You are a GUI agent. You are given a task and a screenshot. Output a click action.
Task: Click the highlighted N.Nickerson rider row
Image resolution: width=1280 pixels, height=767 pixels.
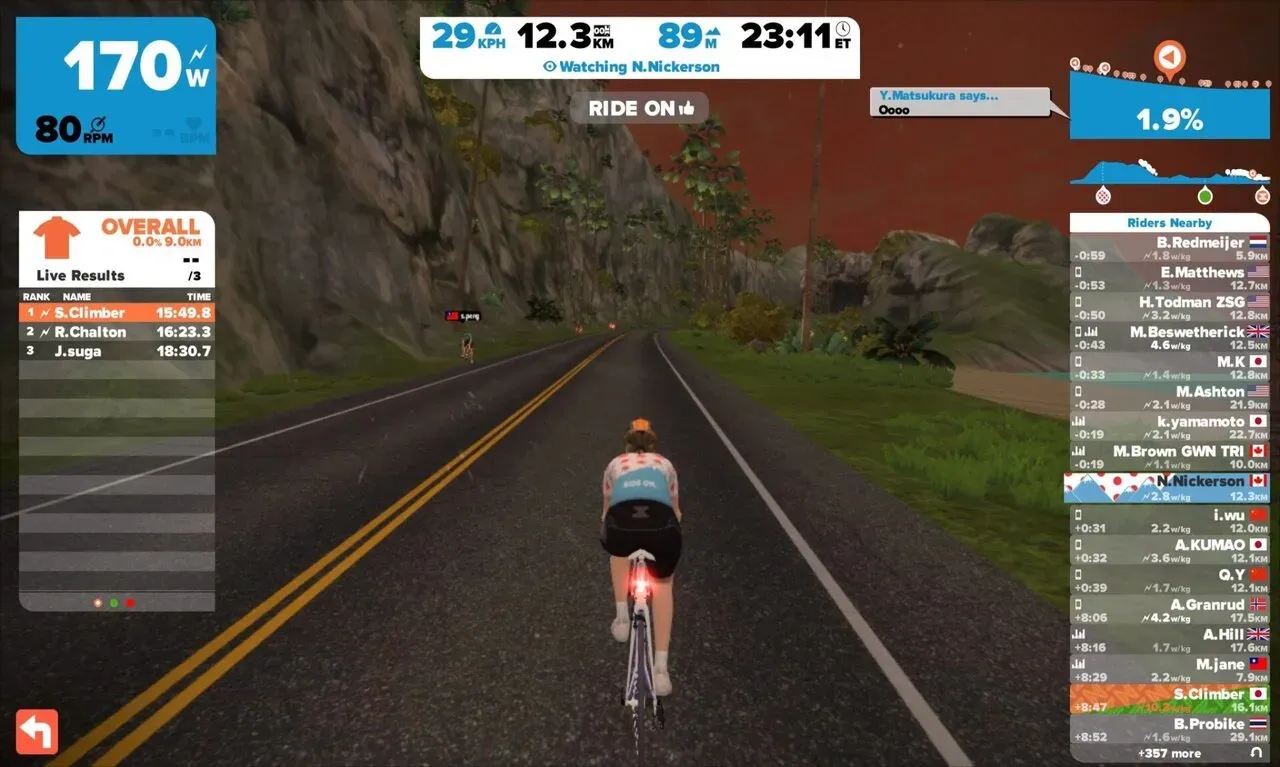tap(1169, 488)
